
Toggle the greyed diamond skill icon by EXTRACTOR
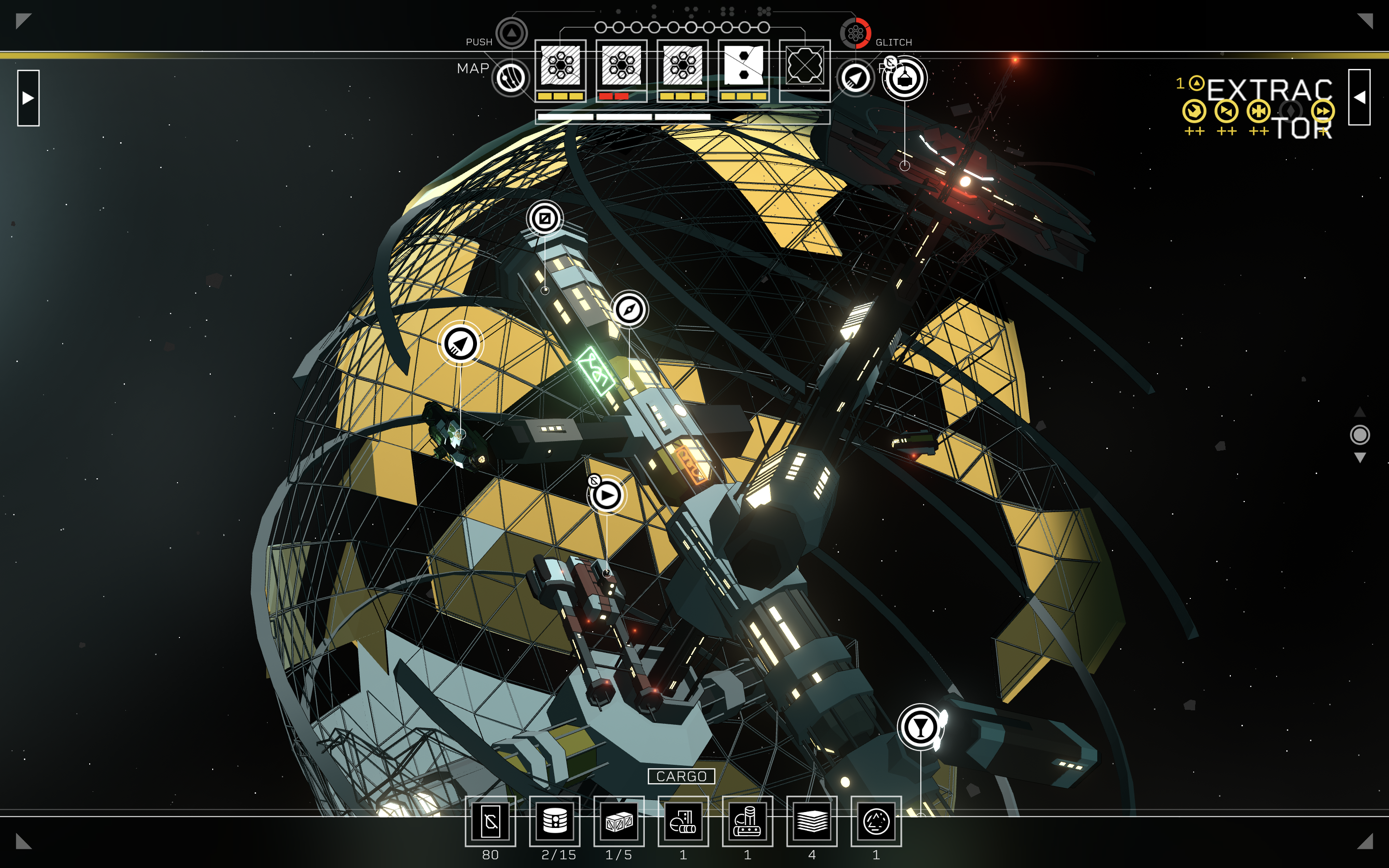point(1292,112)
